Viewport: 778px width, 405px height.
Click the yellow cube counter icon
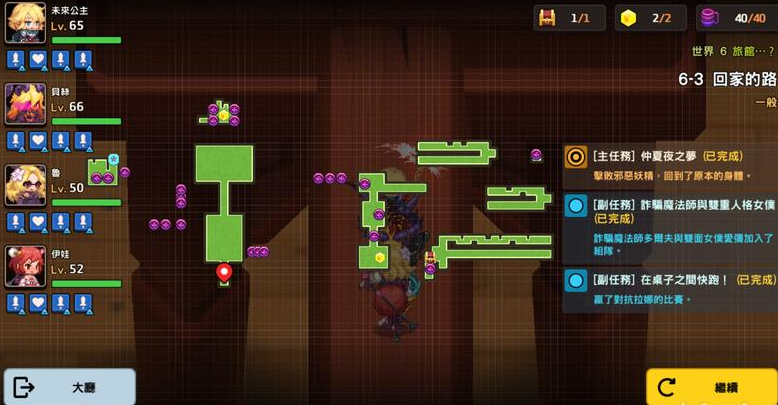tap(629, 18)
